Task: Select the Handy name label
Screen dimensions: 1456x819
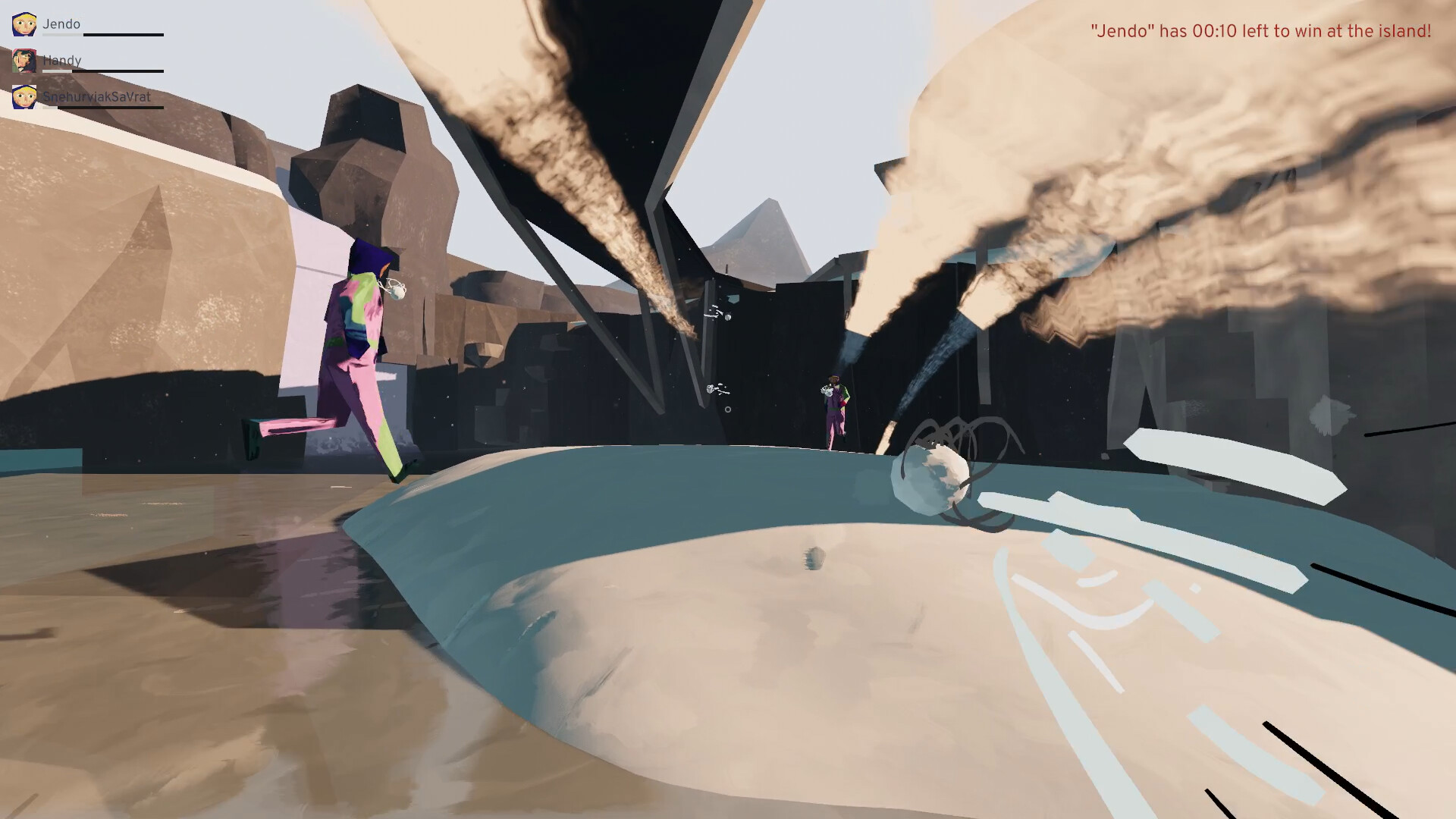Action: [x=61, y=59]
